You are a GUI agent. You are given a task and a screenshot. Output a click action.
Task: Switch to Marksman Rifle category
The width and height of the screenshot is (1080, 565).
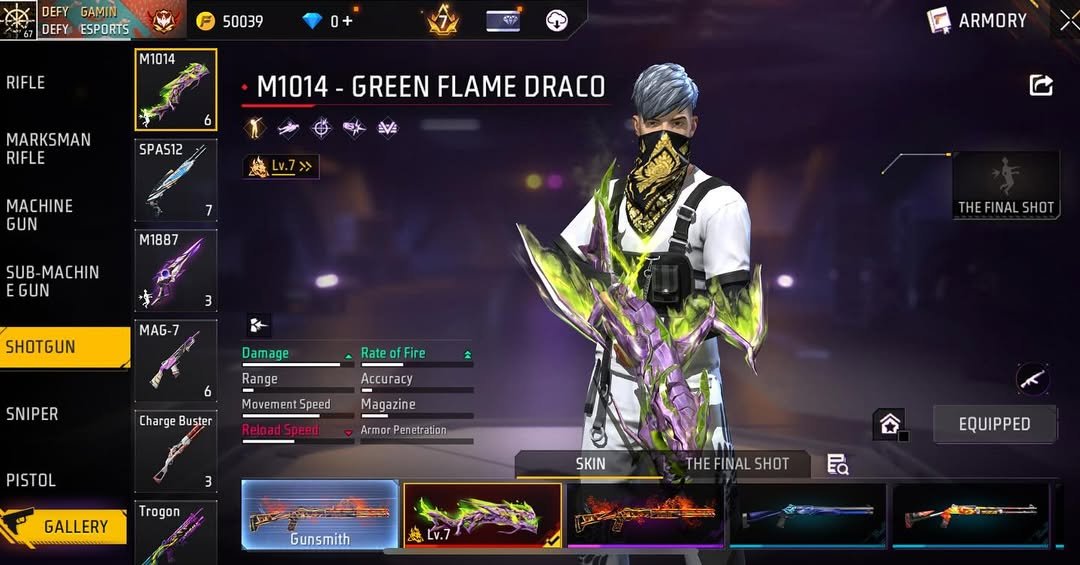48,149
